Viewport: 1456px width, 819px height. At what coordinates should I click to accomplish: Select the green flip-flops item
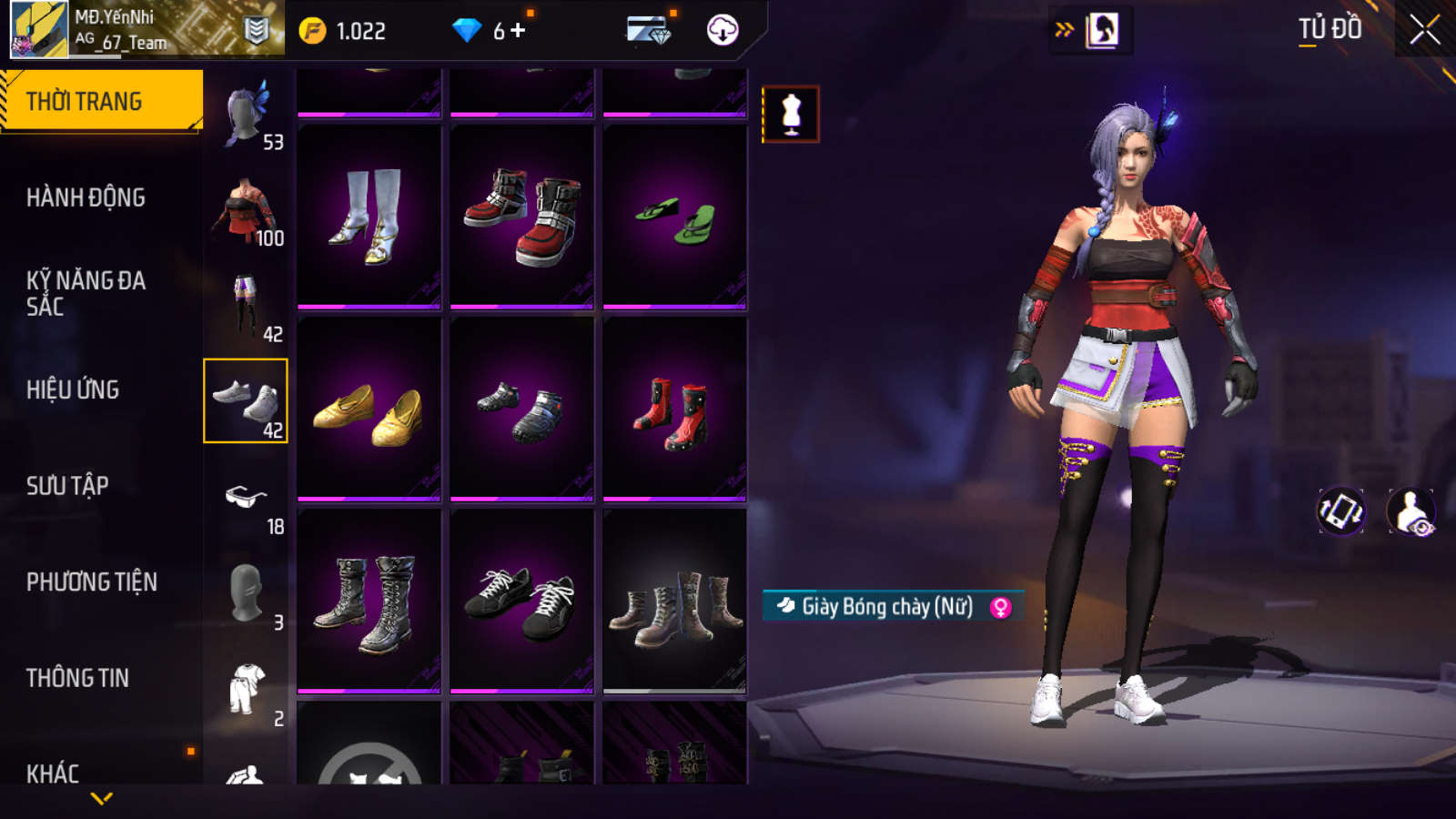[x=674, y=217]
